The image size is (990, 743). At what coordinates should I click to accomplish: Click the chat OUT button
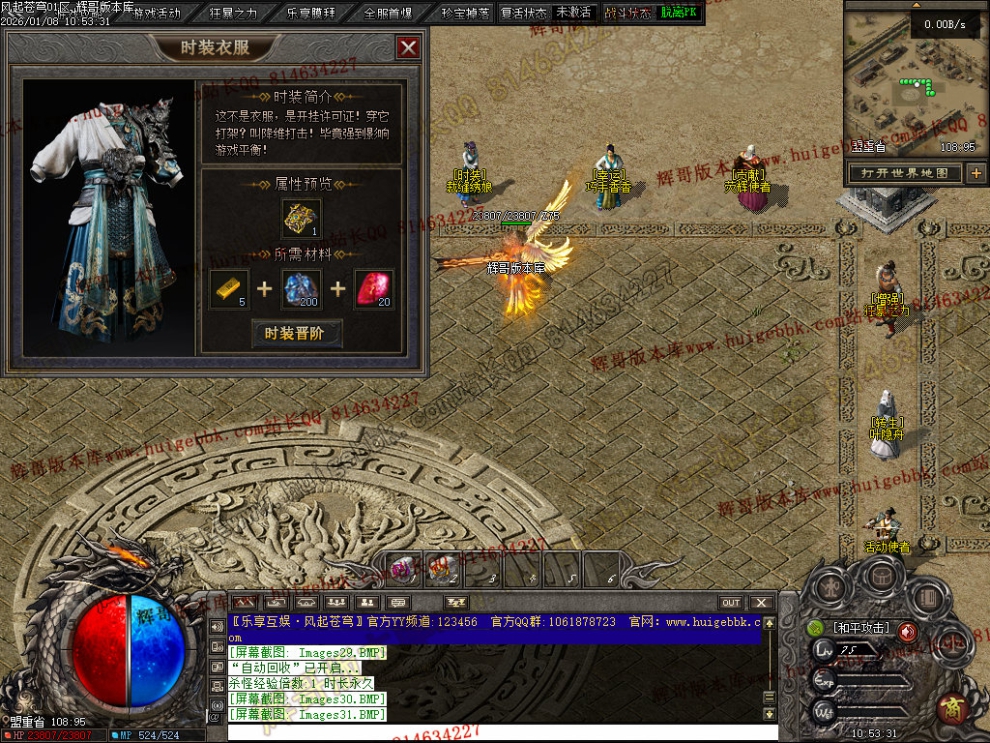coord(731,603)
